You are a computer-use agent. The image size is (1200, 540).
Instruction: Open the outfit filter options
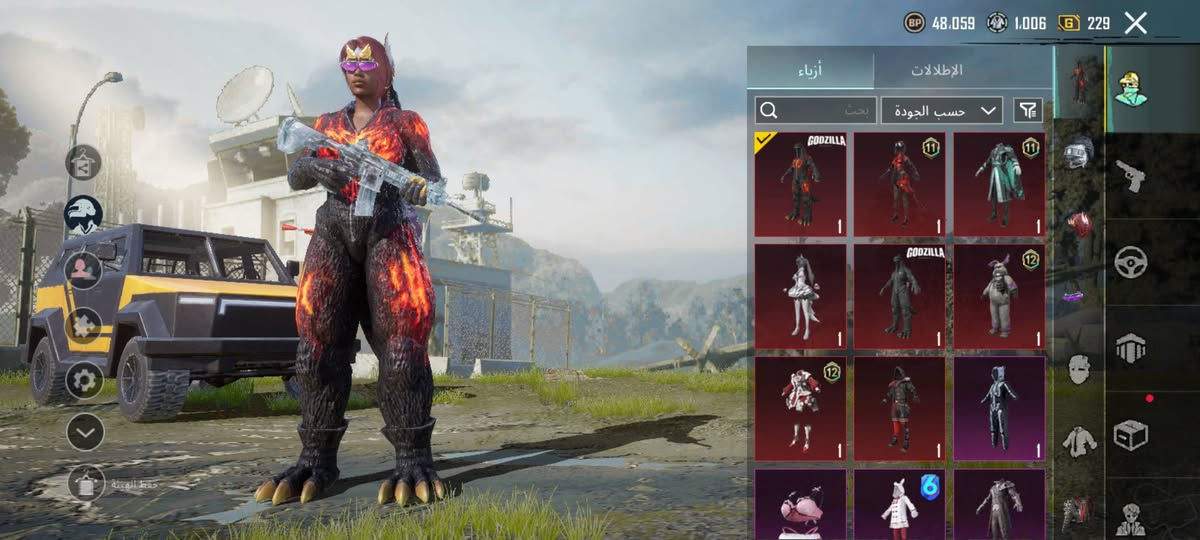pos(1027,110)
